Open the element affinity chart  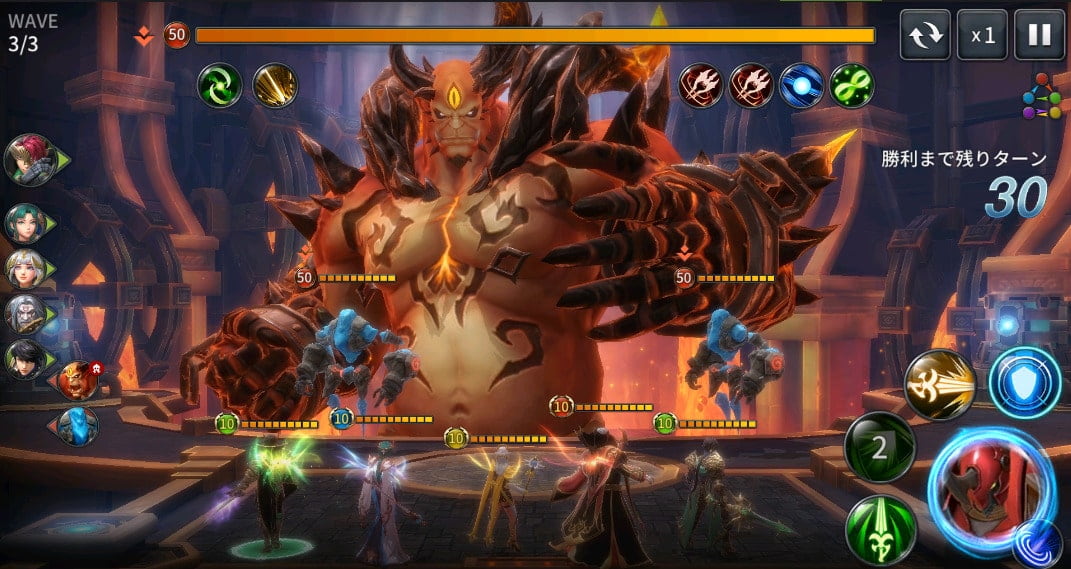[1041, 97]
